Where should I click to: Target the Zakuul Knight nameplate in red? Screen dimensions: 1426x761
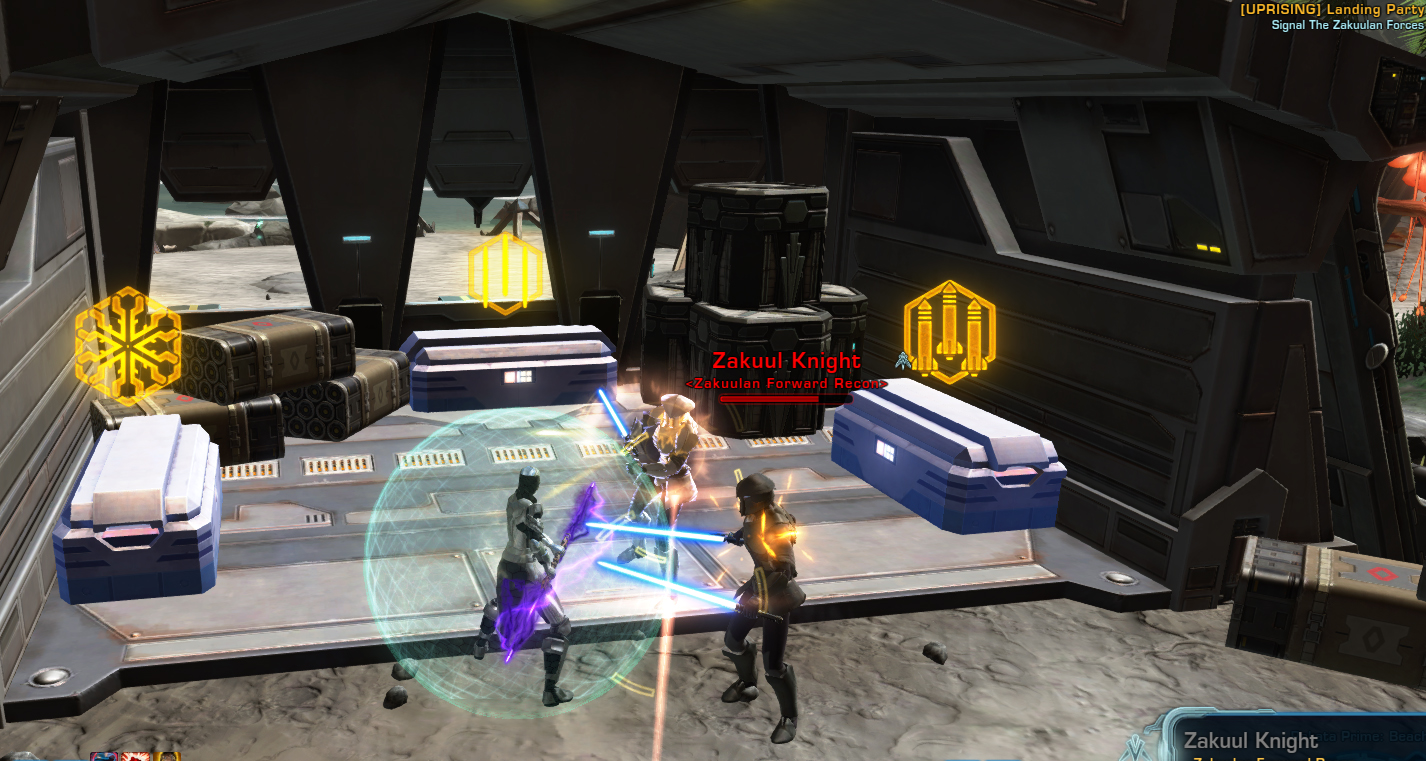point(787,358)
